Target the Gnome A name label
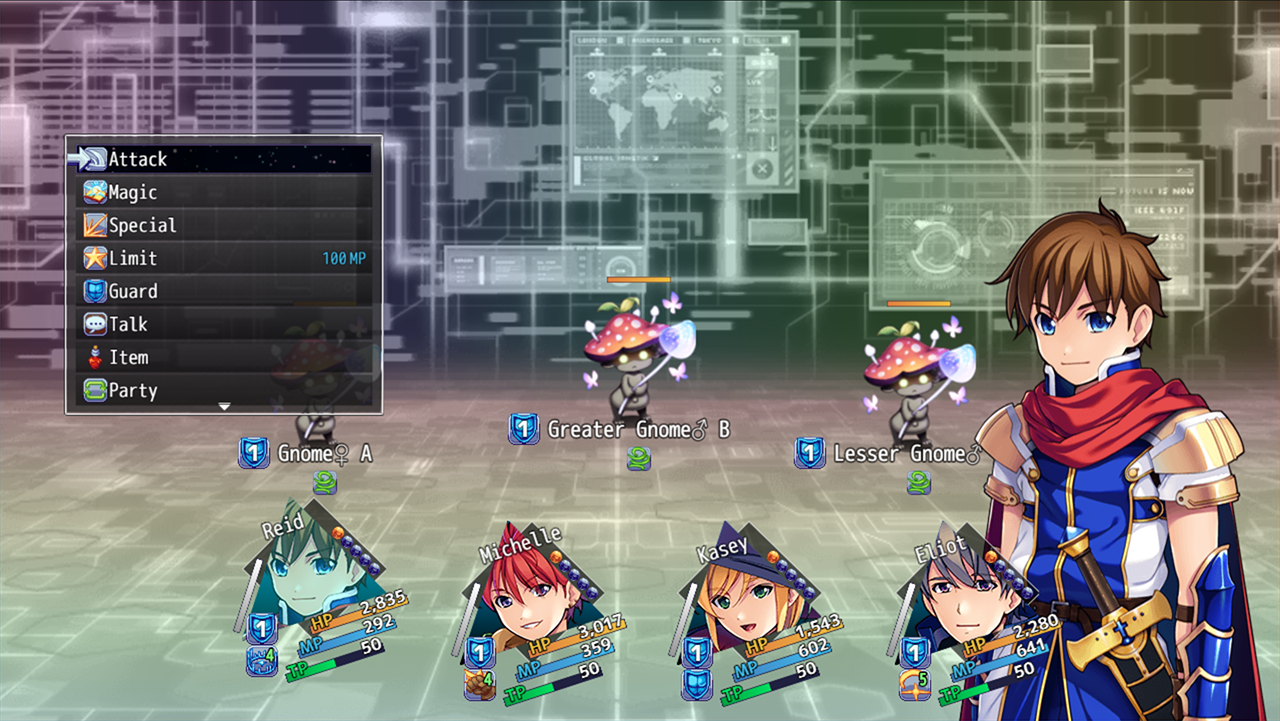Viewport: 1280px width, 721px height. [x=324, y=454]
